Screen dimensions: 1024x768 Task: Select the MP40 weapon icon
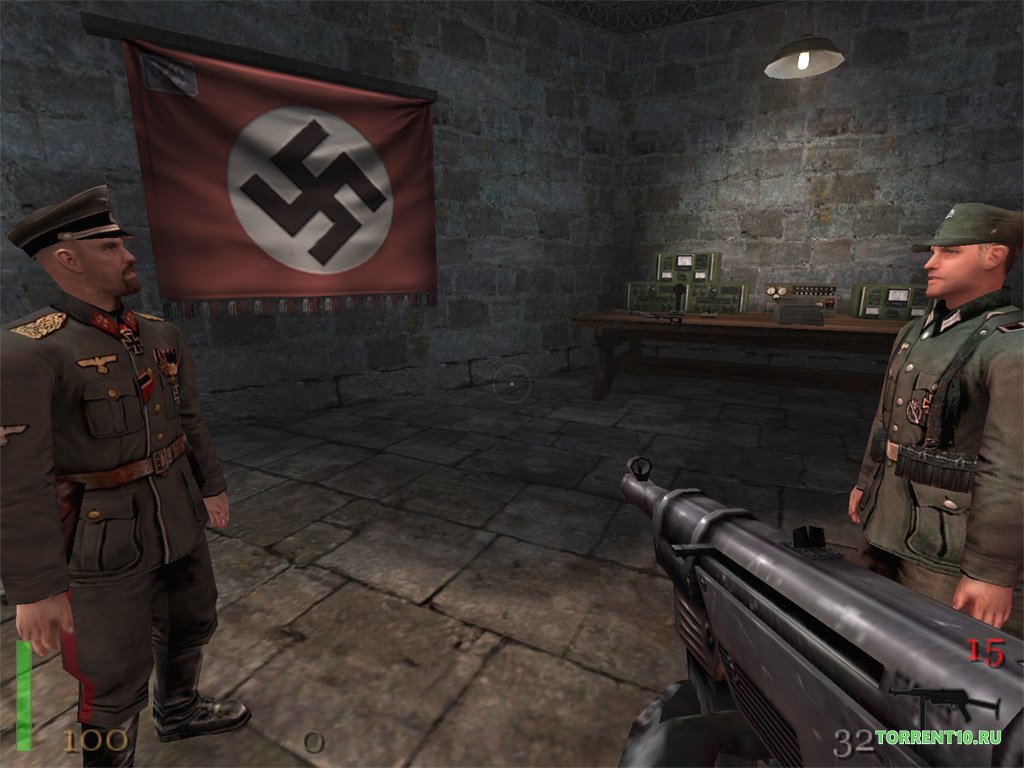[941, 703]
